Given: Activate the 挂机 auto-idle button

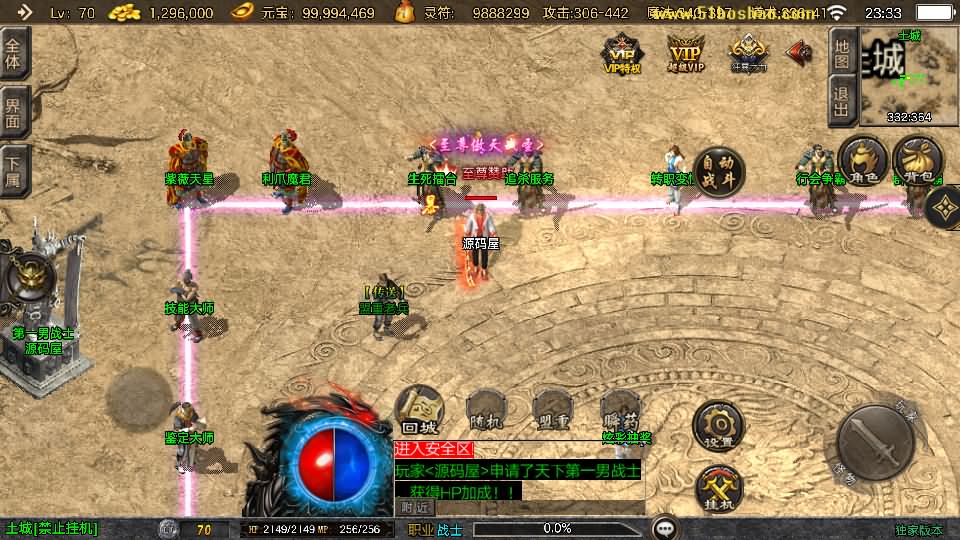Looking at the screenshot, I should [718, 488].
